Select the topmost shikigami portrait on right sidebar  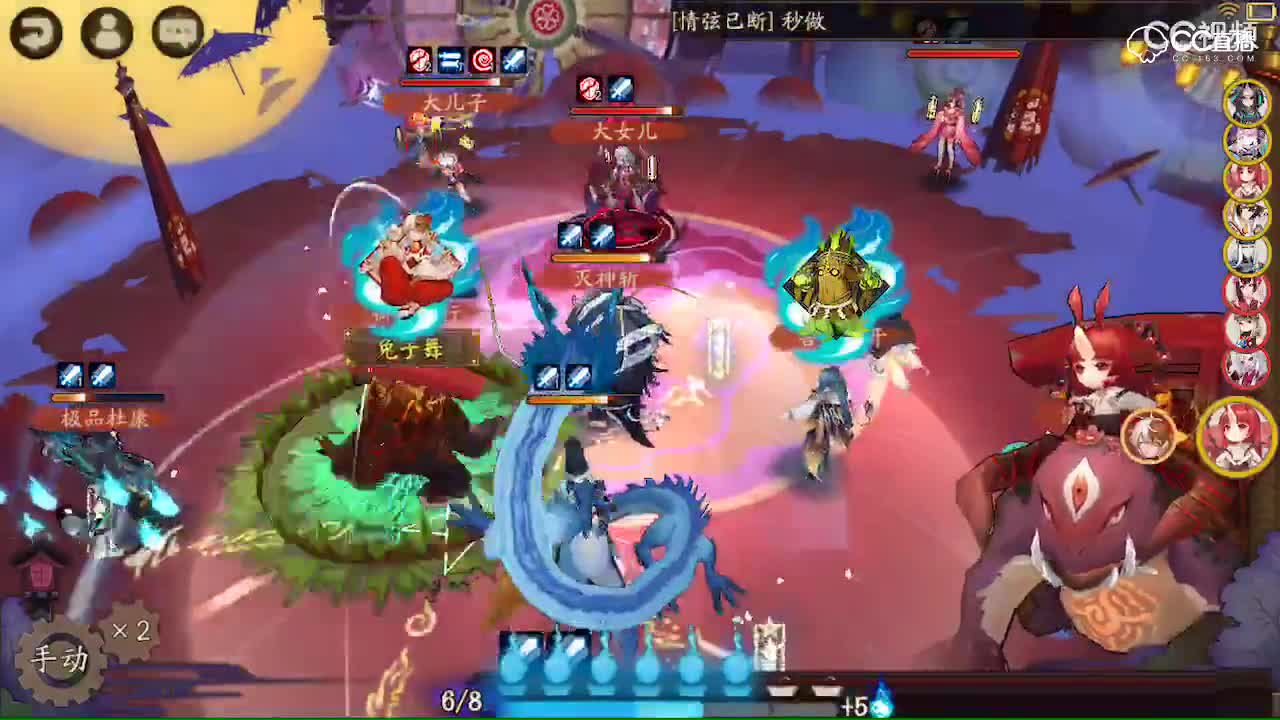coord(1247,102)
